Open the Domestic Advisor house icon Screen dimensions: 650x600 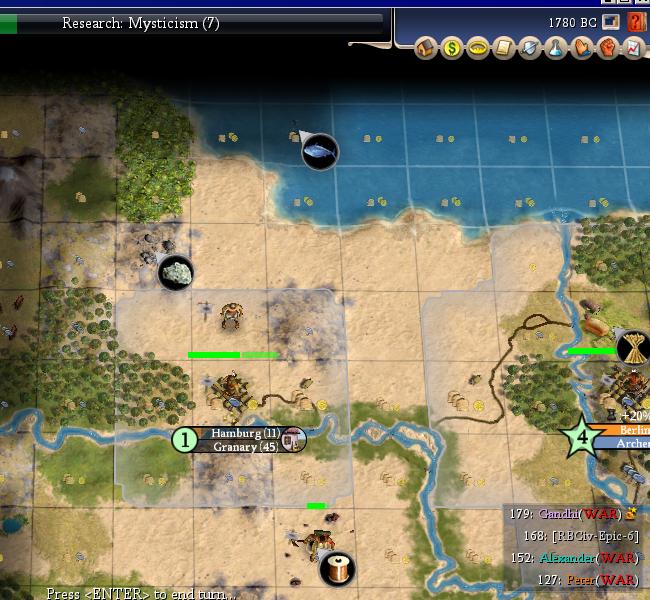pyautogui.click(x=426, y=47)
